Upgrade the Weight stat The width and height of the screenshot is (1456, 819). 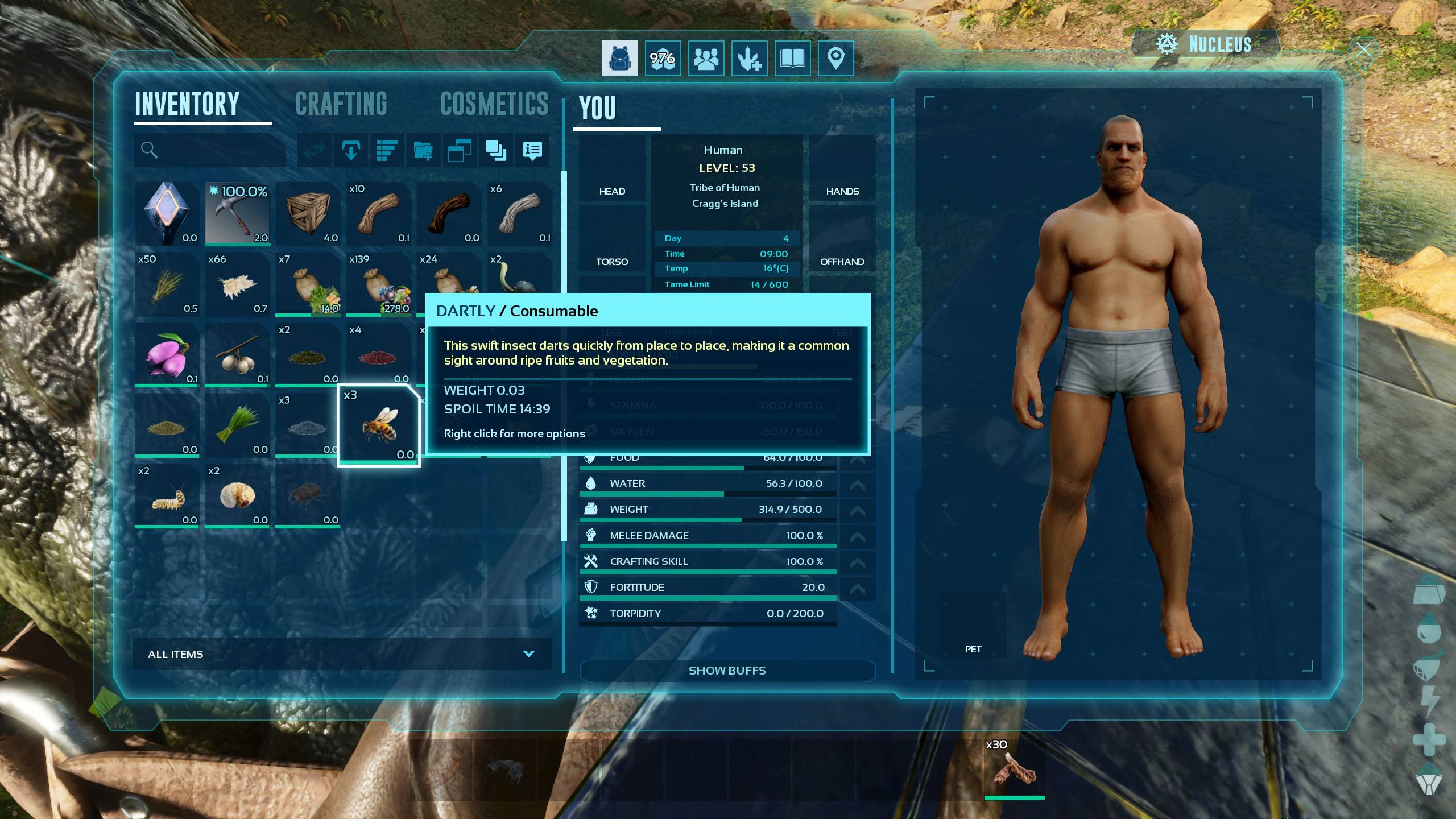pyautogui.click(x=857, y=510)
